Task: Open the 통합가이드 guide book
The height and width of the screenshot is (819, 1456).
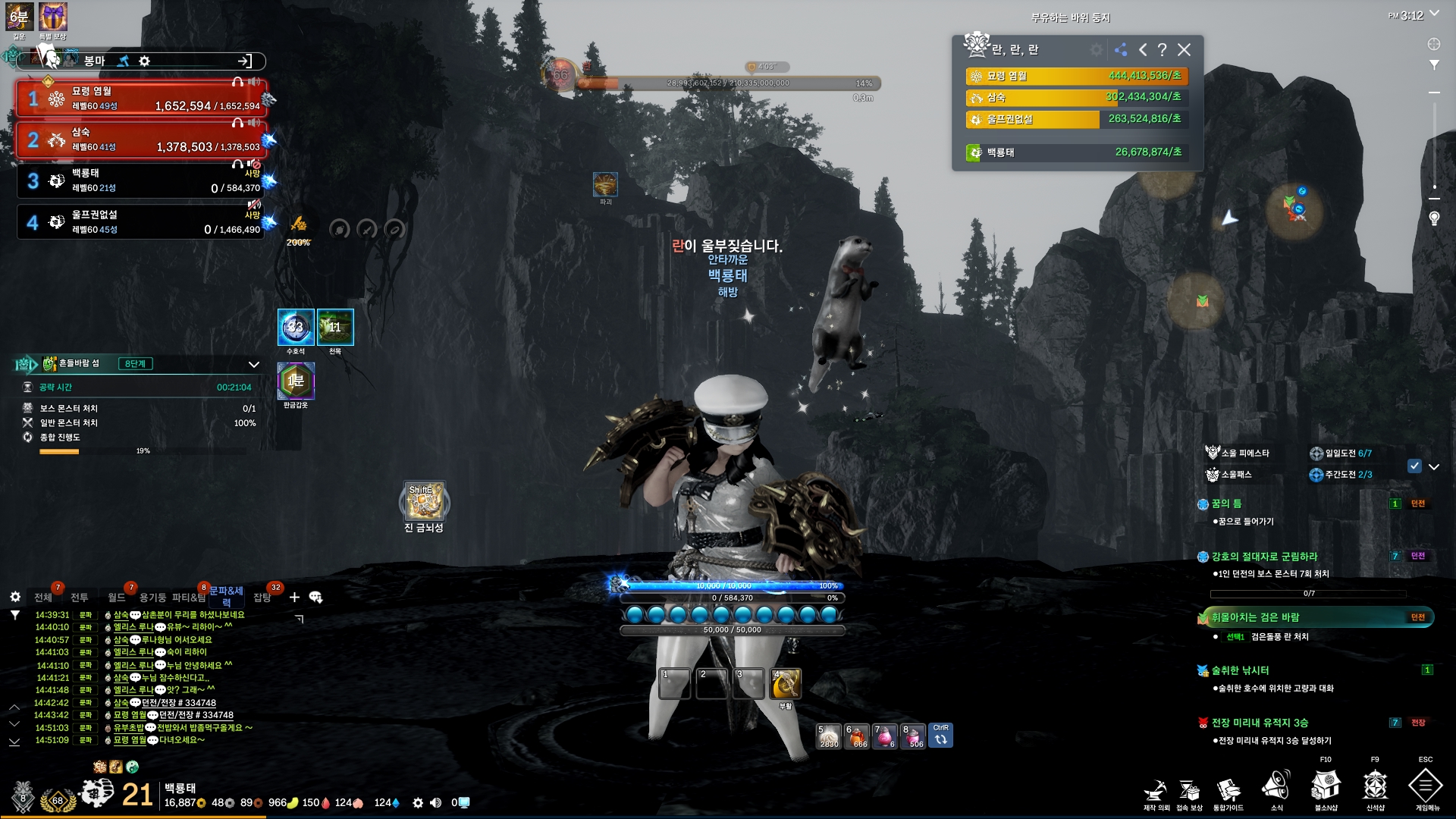Action: point(1228,790)
